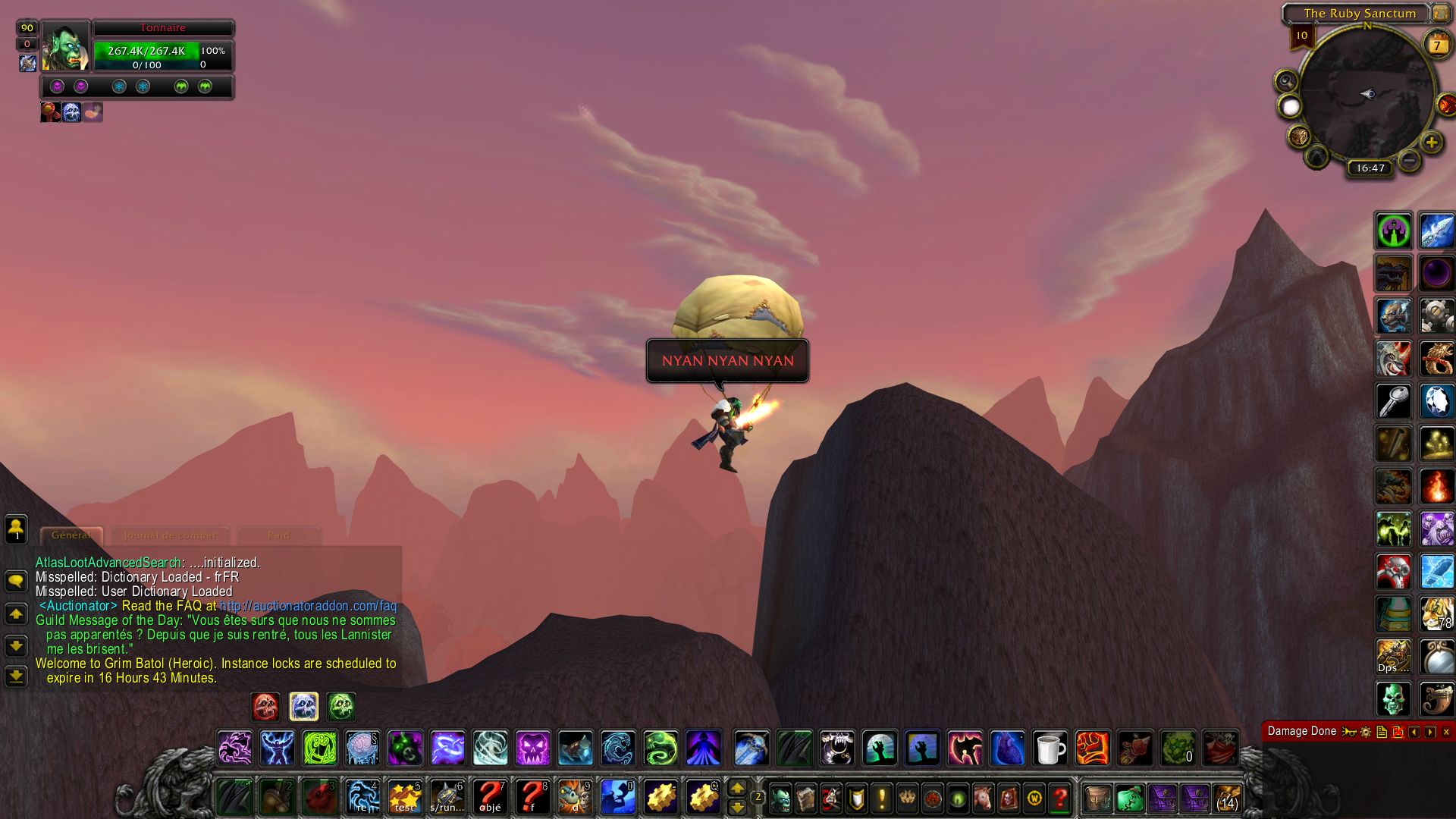The height and width of the screenshot is (819, 1456).
Task: Use the white coffee mug action slot
Action: click(x=1050, y=748)
